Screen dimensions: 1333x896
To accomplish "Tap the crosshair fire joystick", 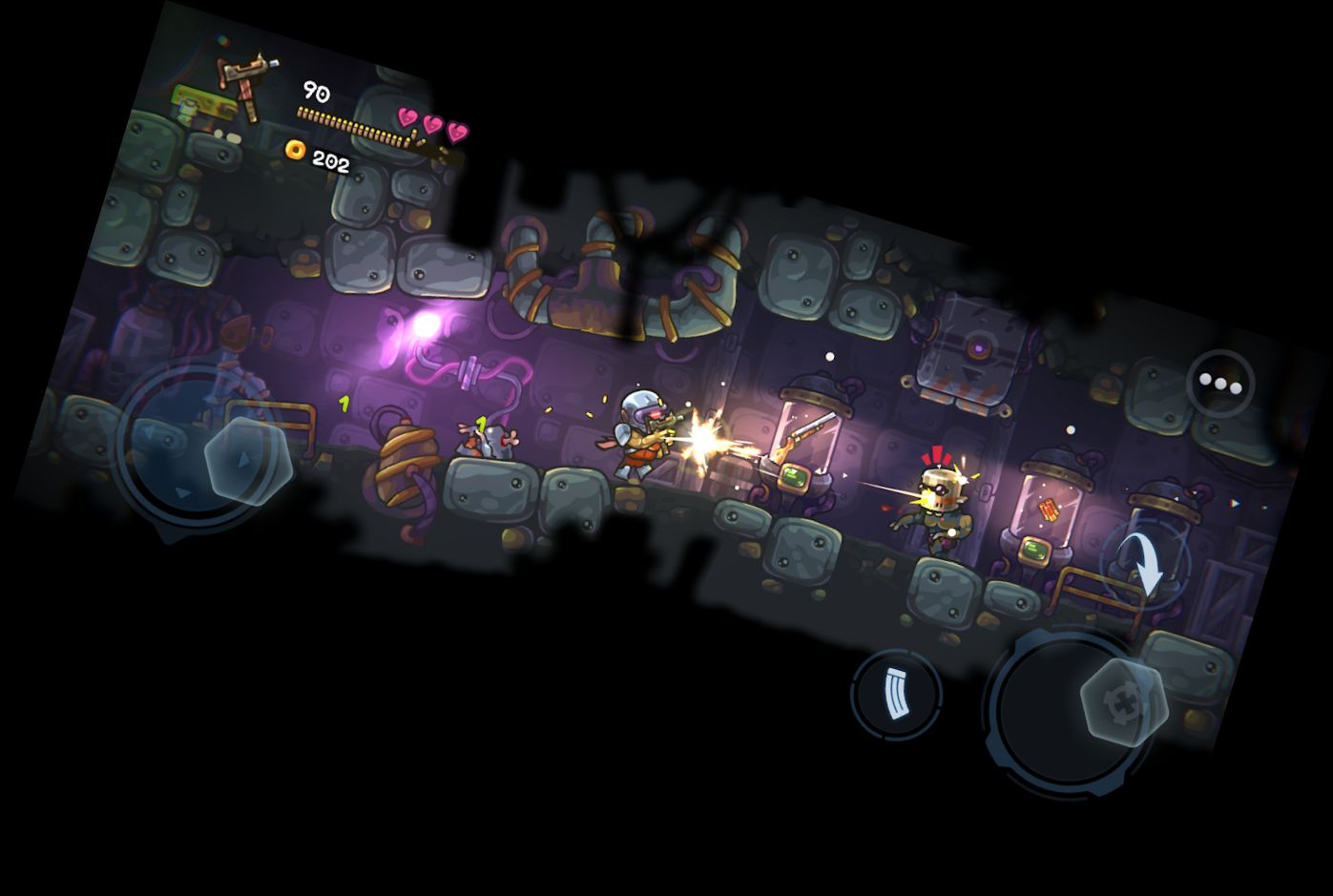I will pos(1123,702).
